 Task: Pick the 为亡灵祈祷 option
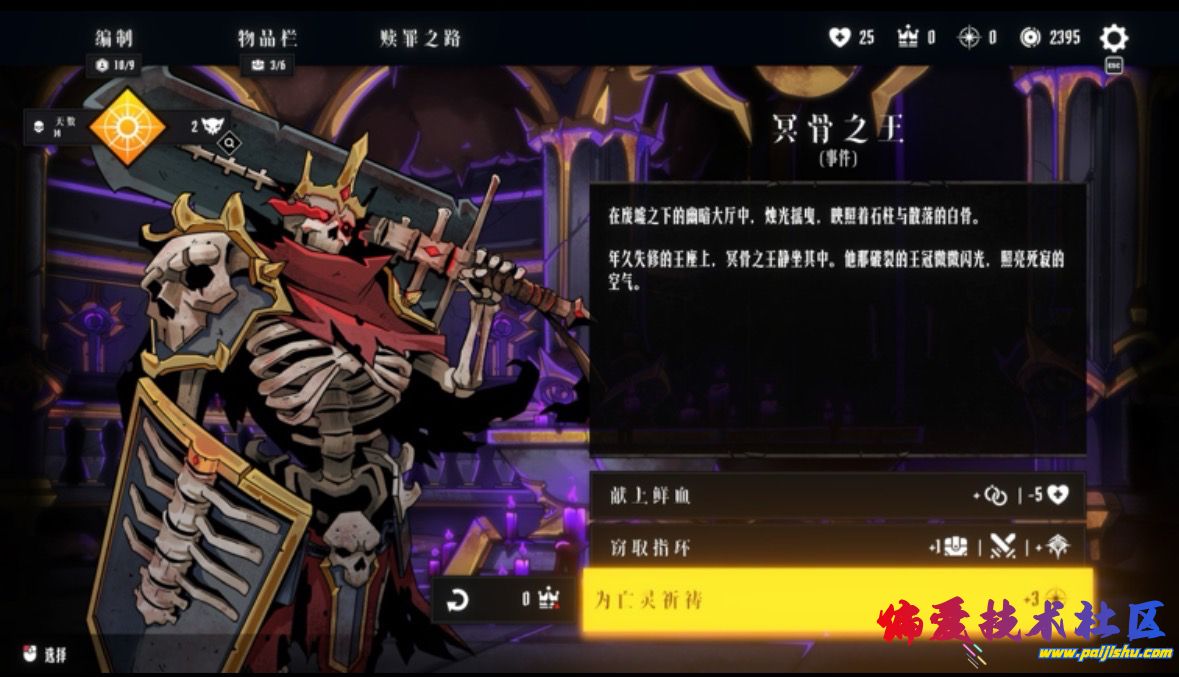(x=836, y=600)
